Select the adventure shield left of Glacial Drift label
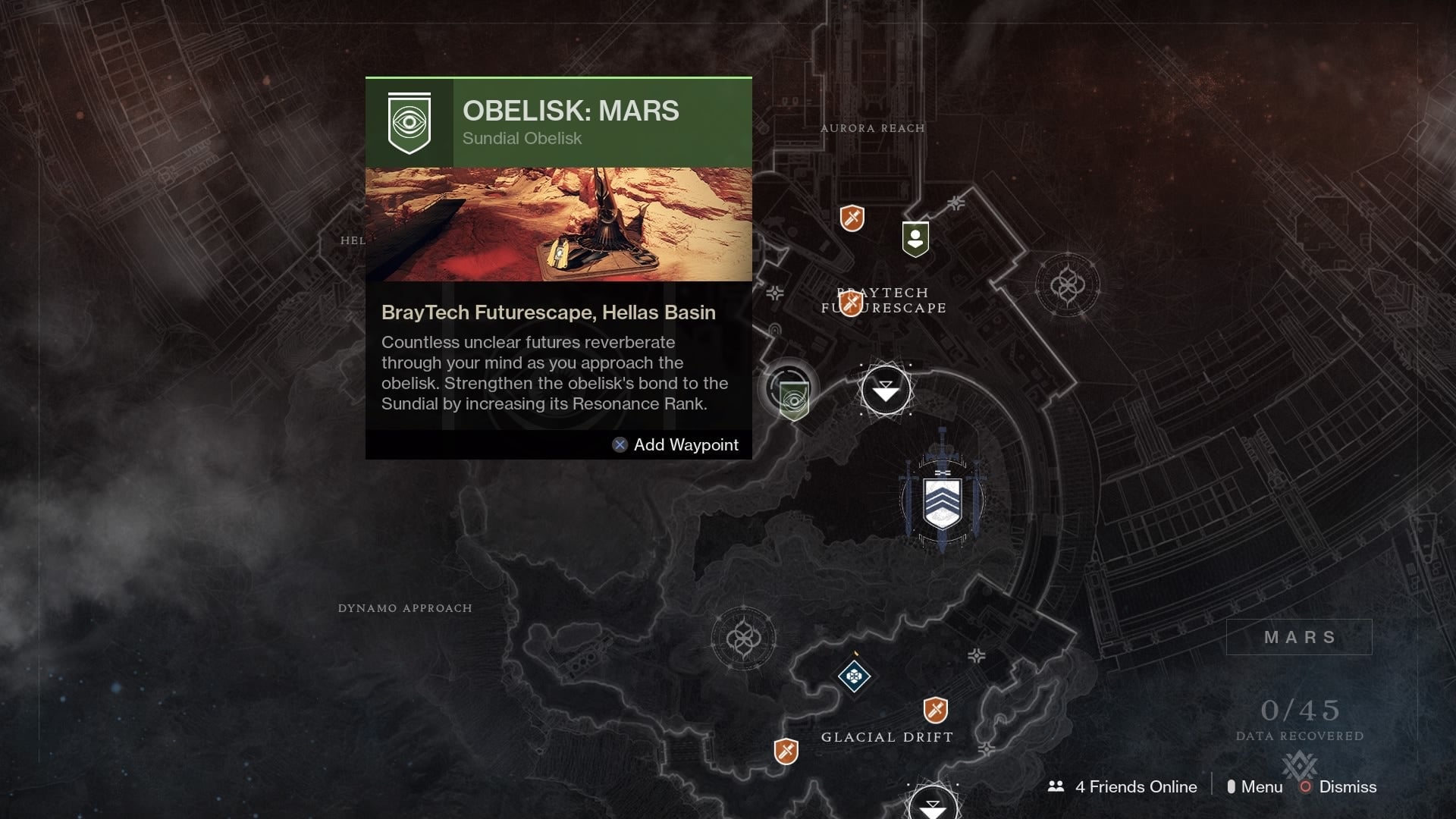This screenshot has height=819, width=1456. (786, 751)
